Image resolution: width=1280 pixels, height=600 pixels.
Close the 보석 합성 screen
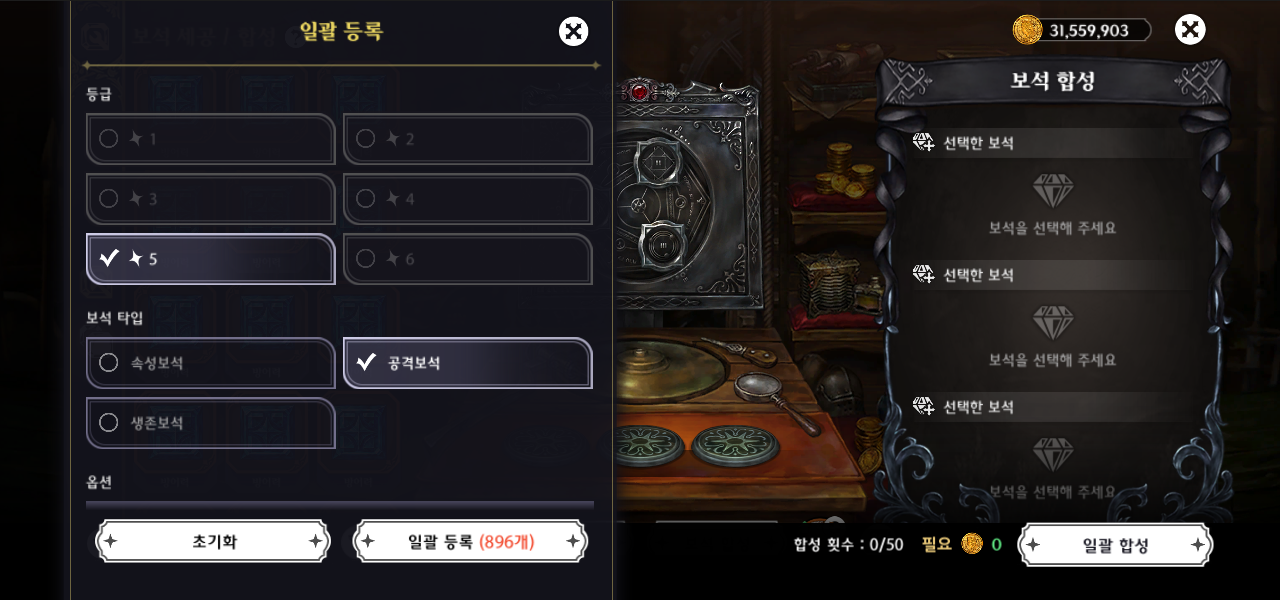(1189, 30)
